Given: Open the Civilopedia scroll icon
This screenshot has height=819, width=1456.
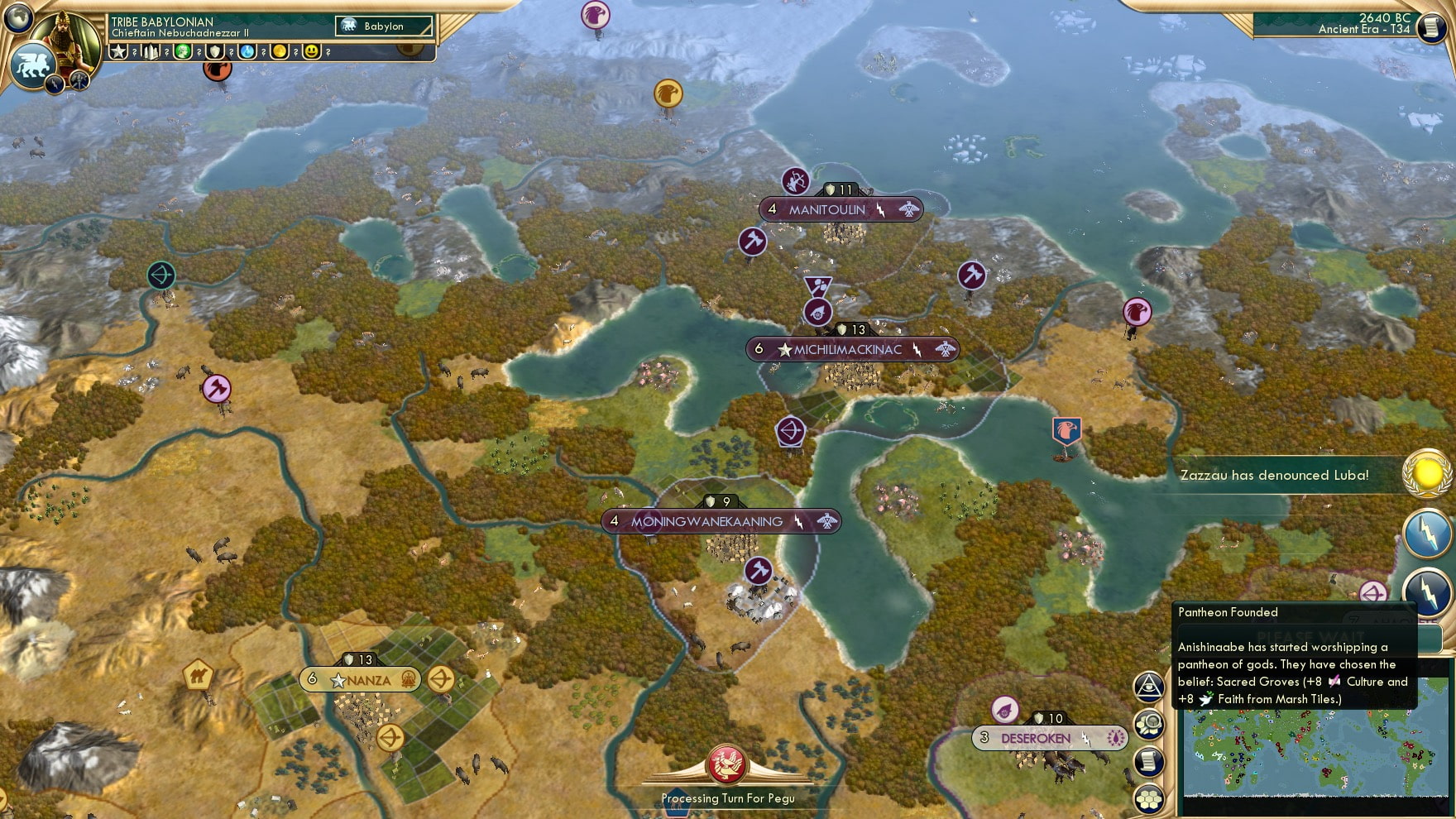Looking at the screenshot, I should coord(1149,760).
